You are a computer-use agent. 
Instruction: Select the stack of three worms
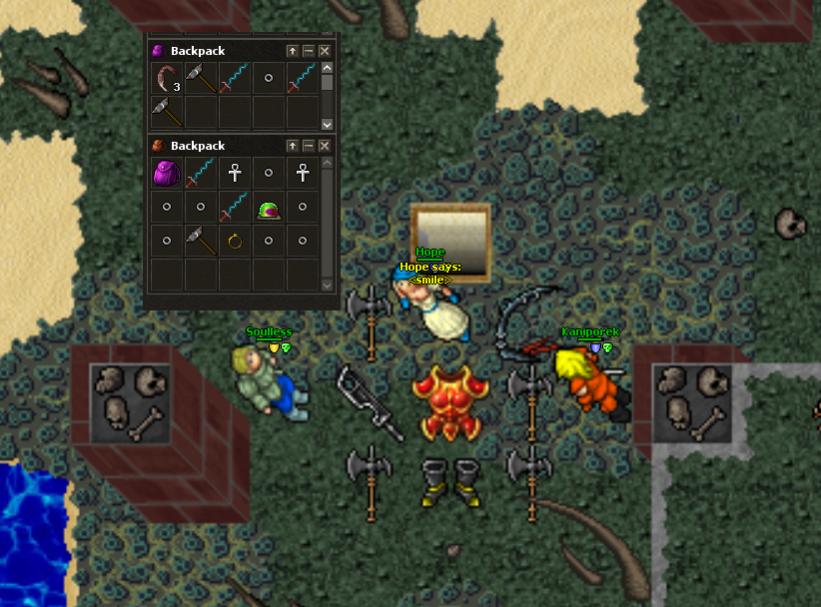pos(167,79)
